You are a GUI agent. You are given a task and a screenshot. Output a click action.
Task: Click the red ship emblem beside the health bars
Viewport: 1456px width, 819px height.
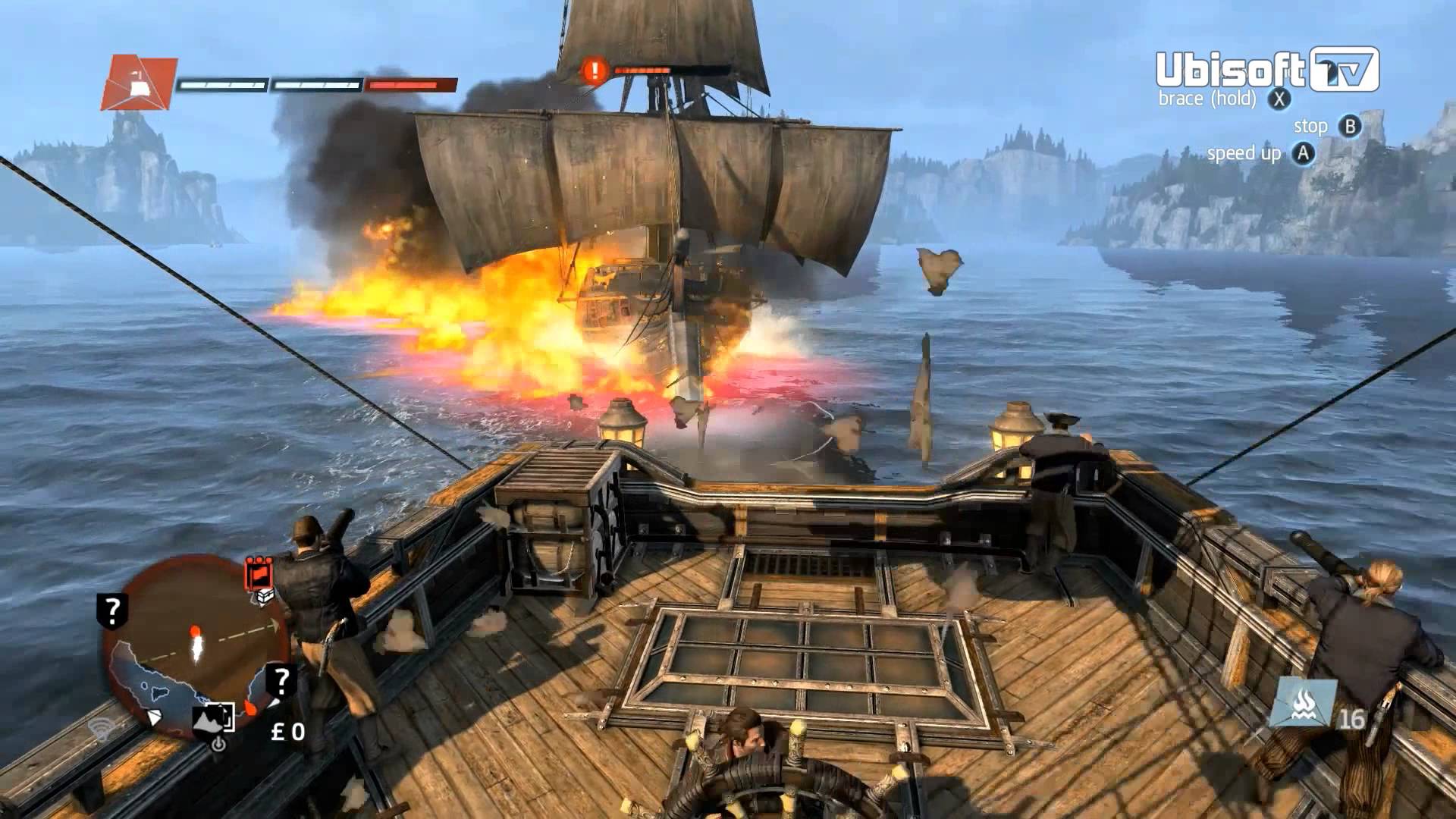[139, 83]
